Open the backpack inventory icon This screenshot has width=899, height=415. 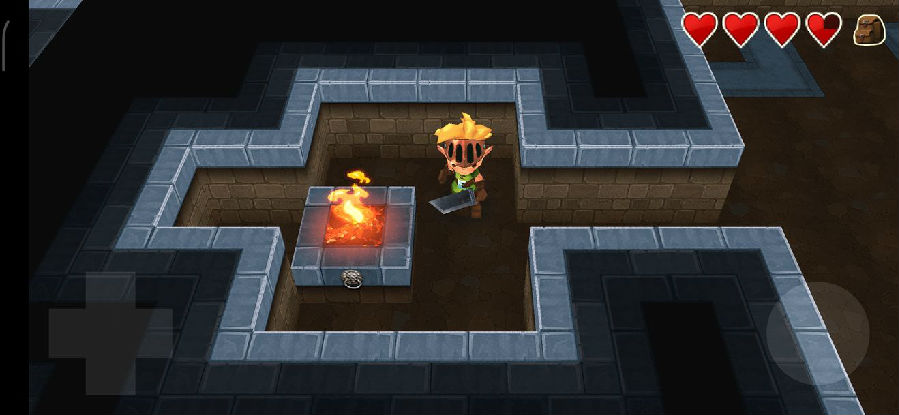coord(869,30)
